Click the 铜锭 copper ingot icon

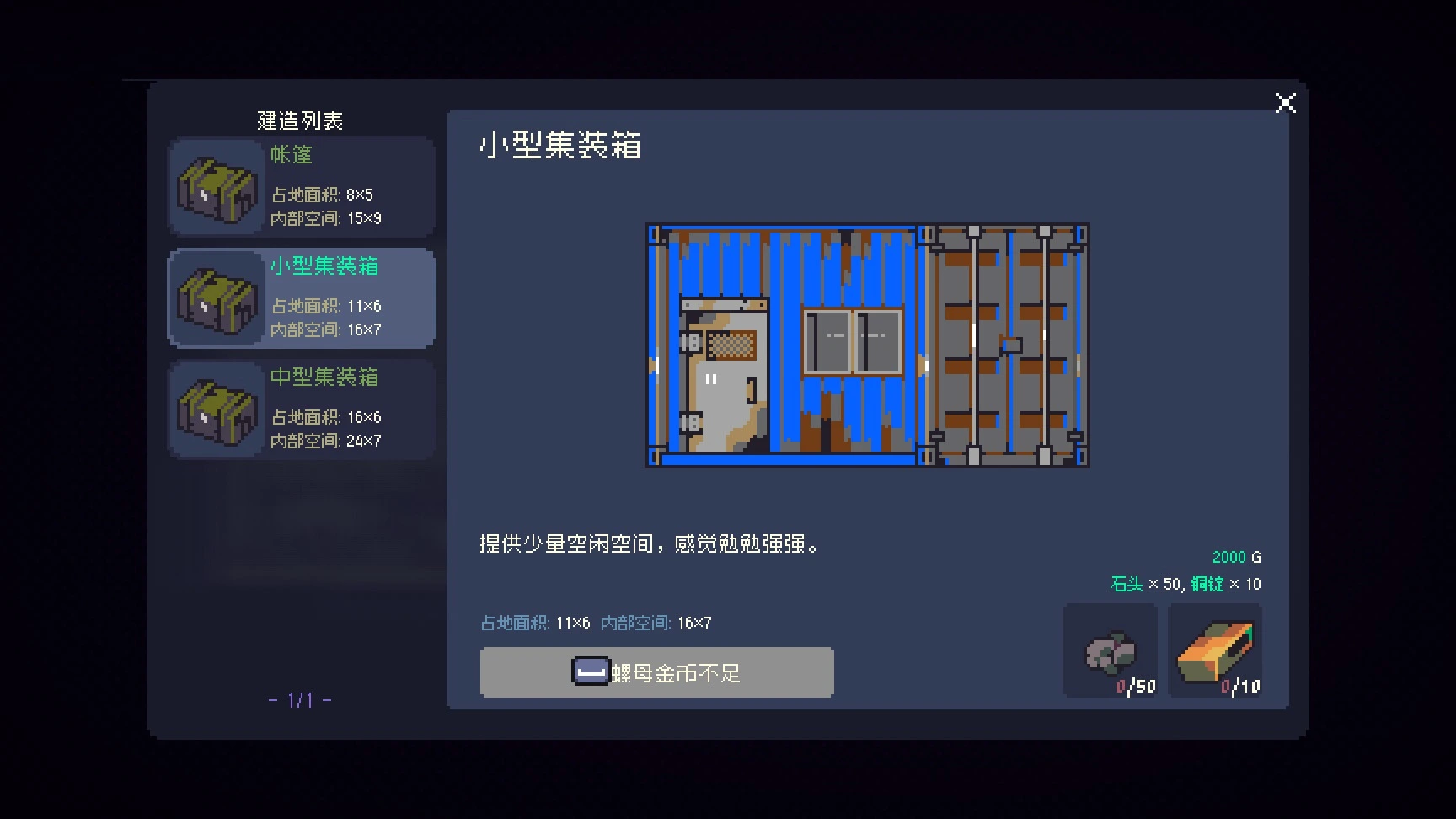[x=1216, y=649]
